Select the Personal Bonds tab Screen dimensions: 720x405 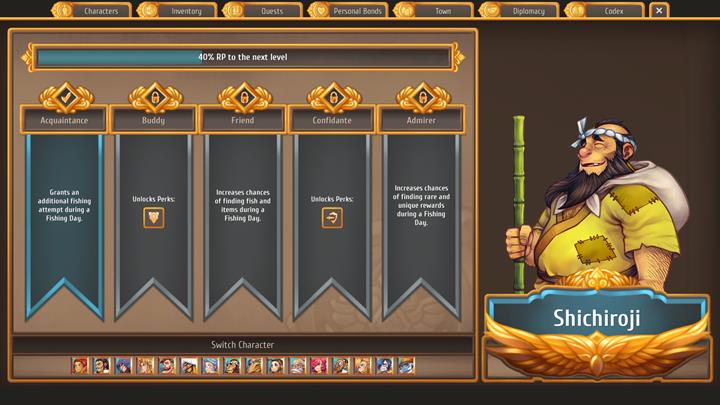pos(350,11)
